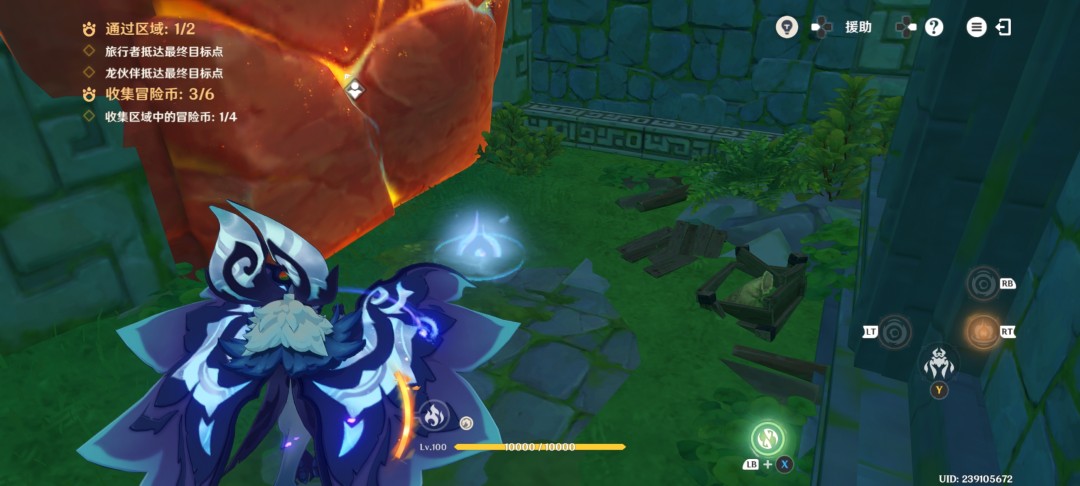Screen dimensions: 1080x486
Task: Open the lightbulb hint icon
Action: 788,27
